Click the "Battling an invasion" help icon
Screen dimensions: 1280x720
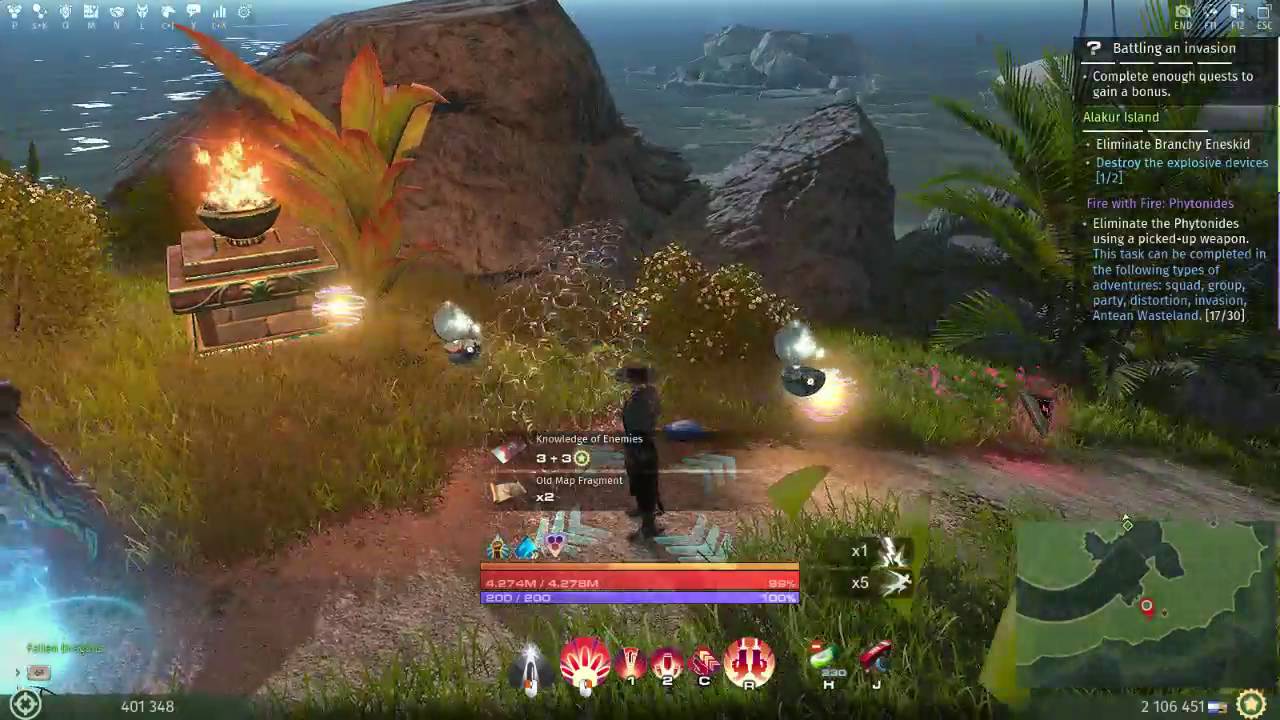pos(1095,49)
